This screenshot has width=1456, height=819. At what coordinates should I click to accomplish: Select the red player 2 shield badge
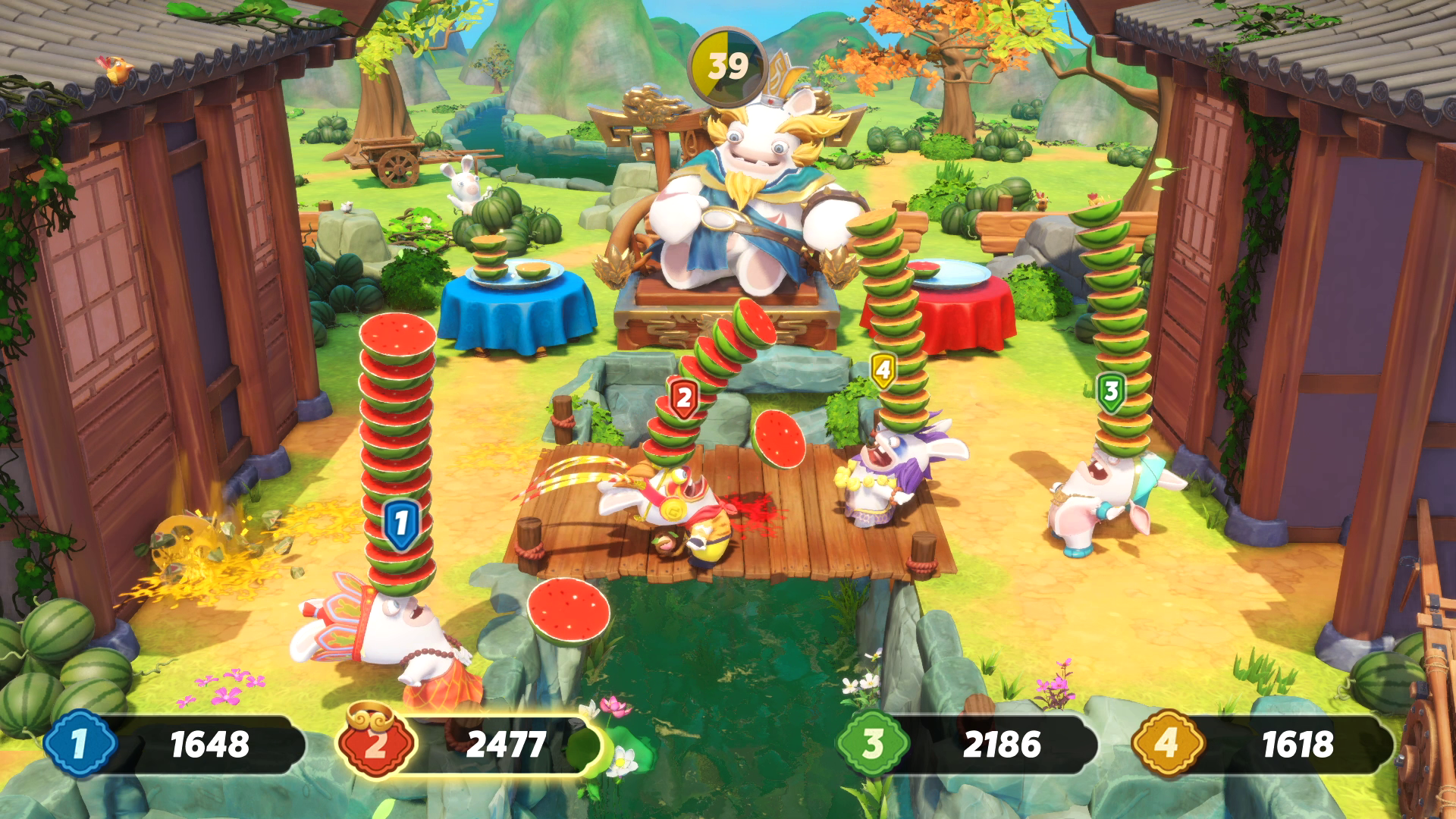[685, 395]
